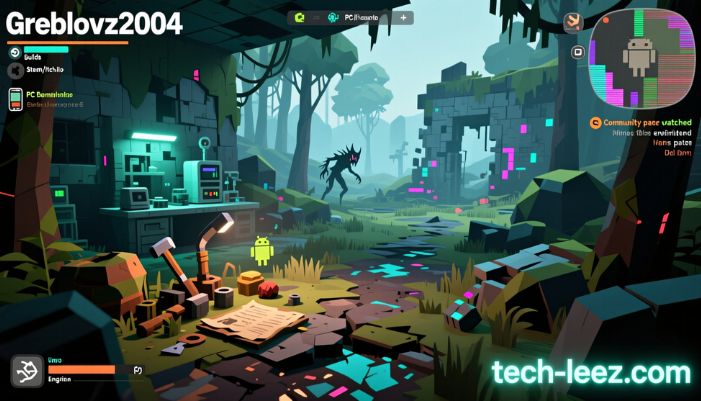Open the PC tab in the top bar
The width and height of the screenshot is (701, 401).
pos(360,17)
